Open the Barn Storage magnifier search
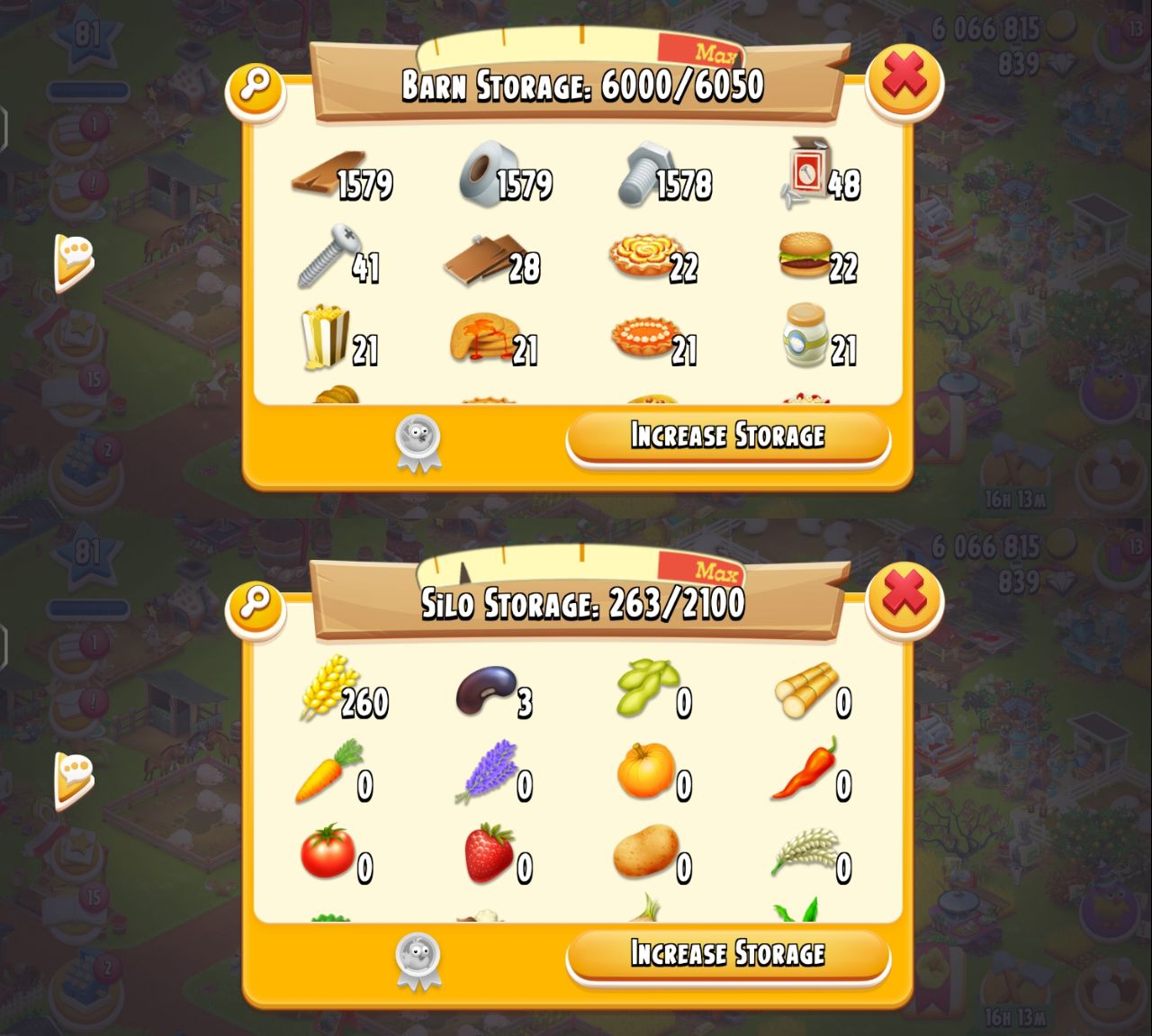1152x1036 pixels. pos(256,87)
